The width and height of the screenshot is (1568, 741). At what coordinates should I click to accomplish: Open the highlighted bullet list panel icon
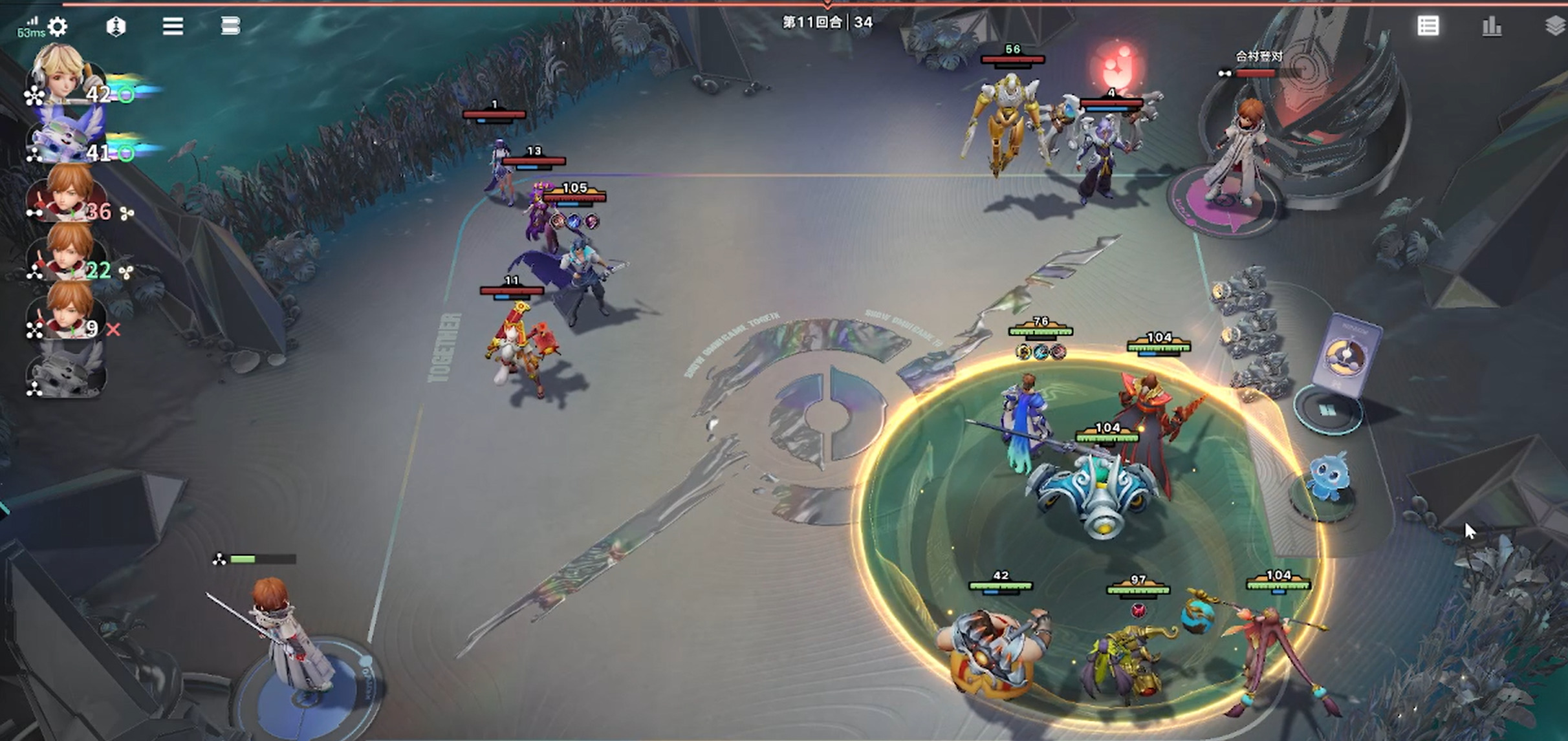pyautogui.click(x=1428, y=27)
